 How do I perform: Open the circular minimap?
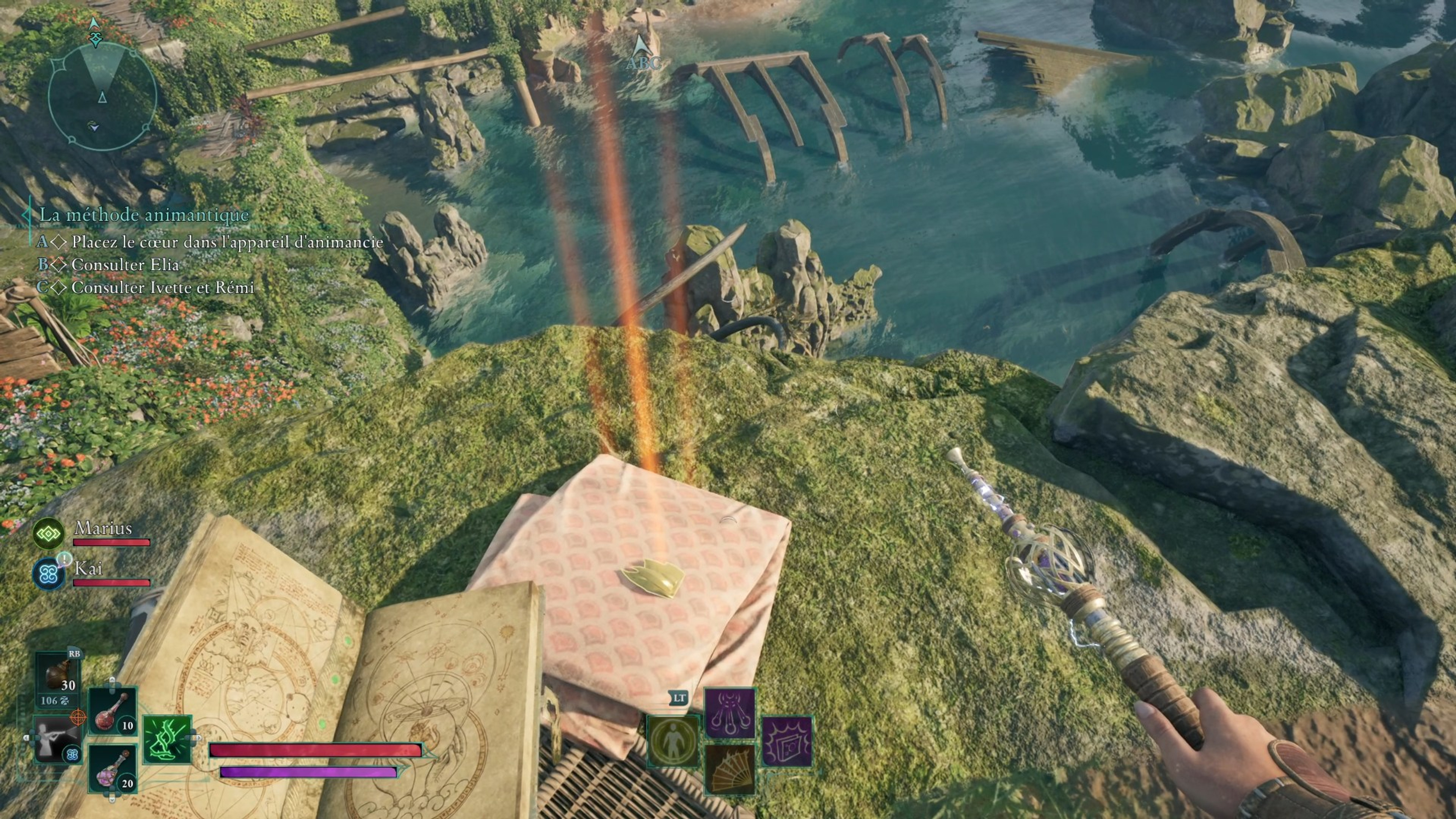click(x=102, y=96)
